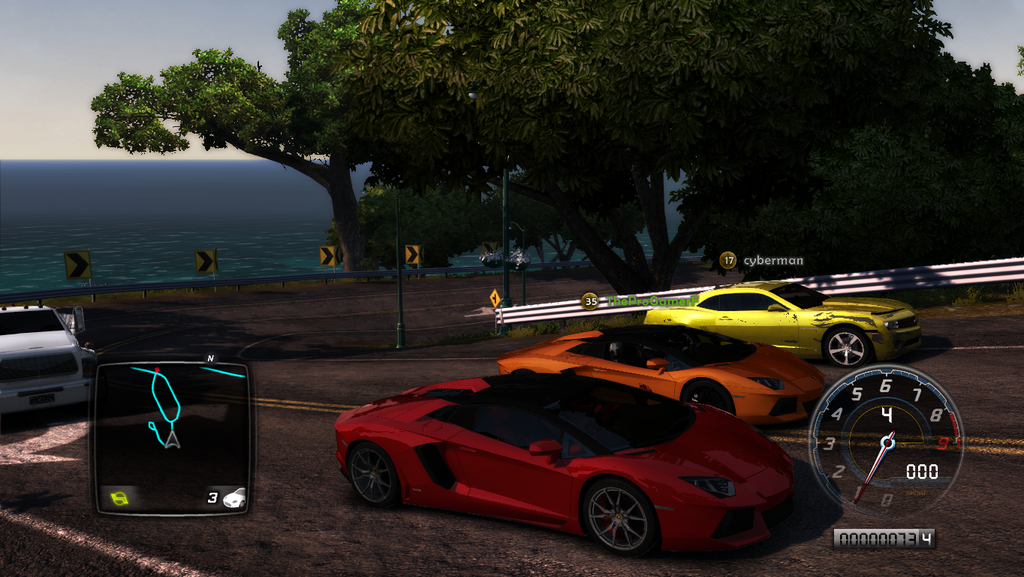
Task: Open the nearby players car icon
Action: point(234,497)
